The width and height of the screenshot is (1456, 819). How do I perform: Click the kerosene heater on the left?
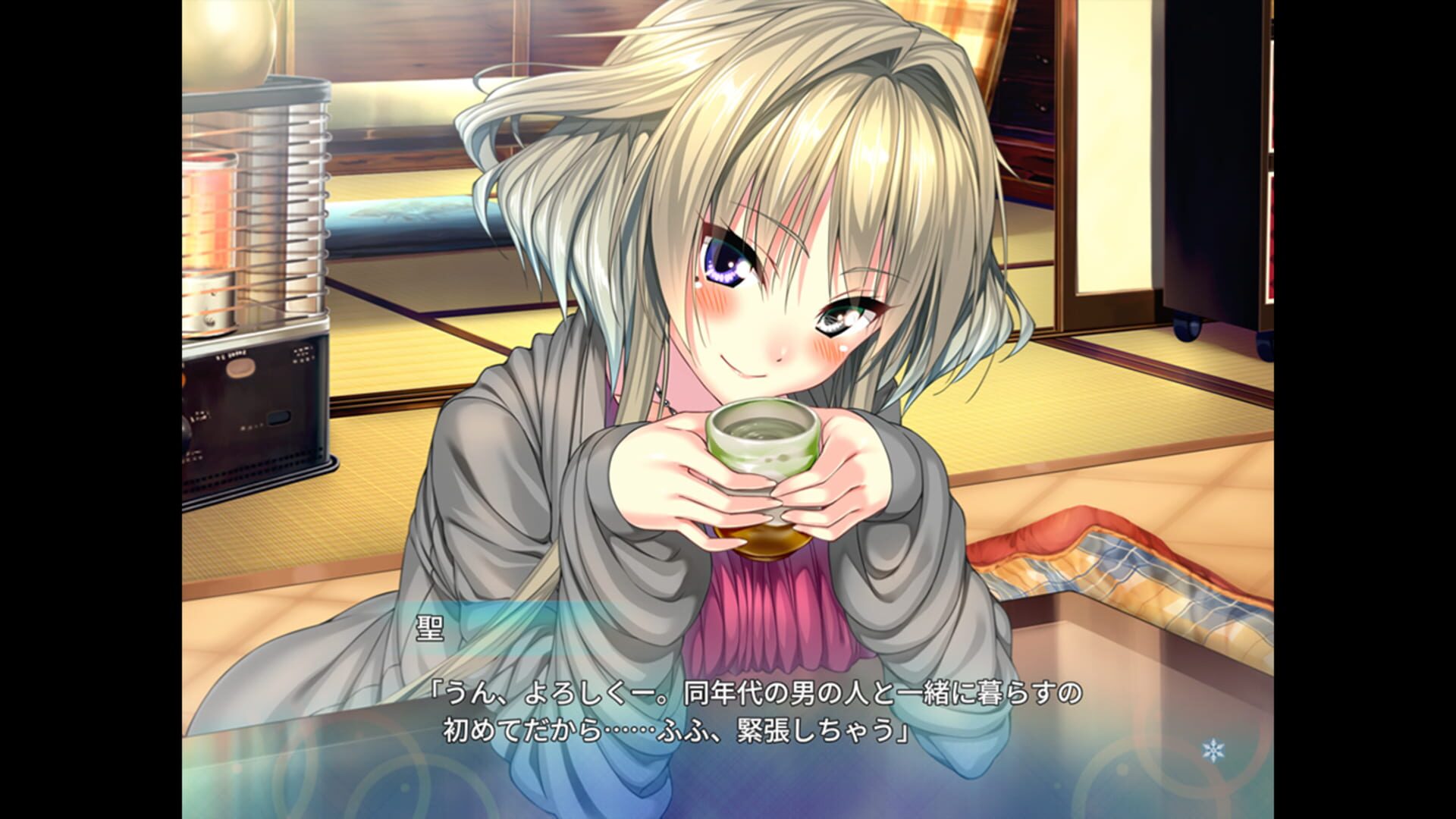pyautogui.click(x=258, y=303)
